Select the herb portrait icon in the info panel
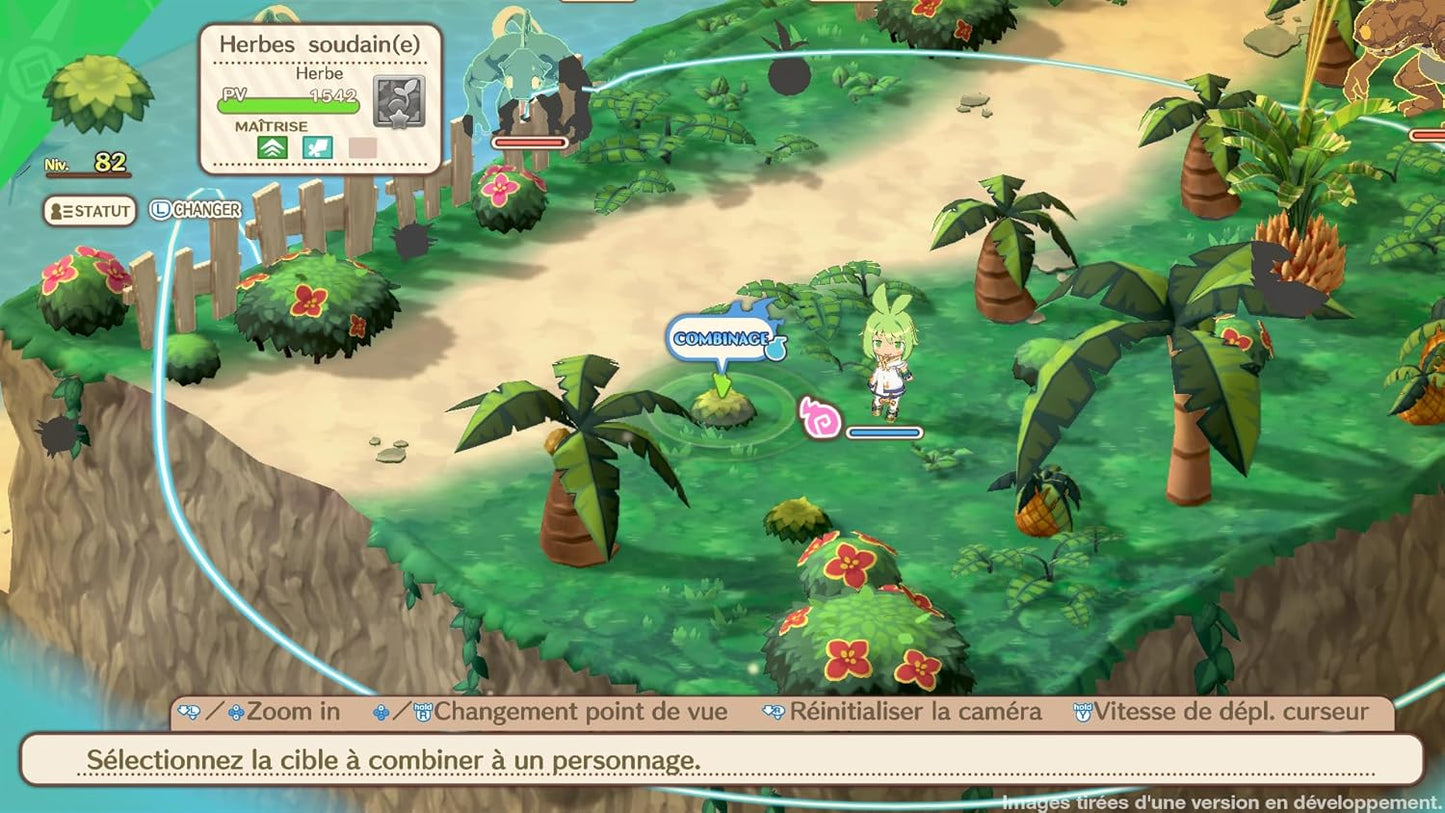 [x=398, y=100]
